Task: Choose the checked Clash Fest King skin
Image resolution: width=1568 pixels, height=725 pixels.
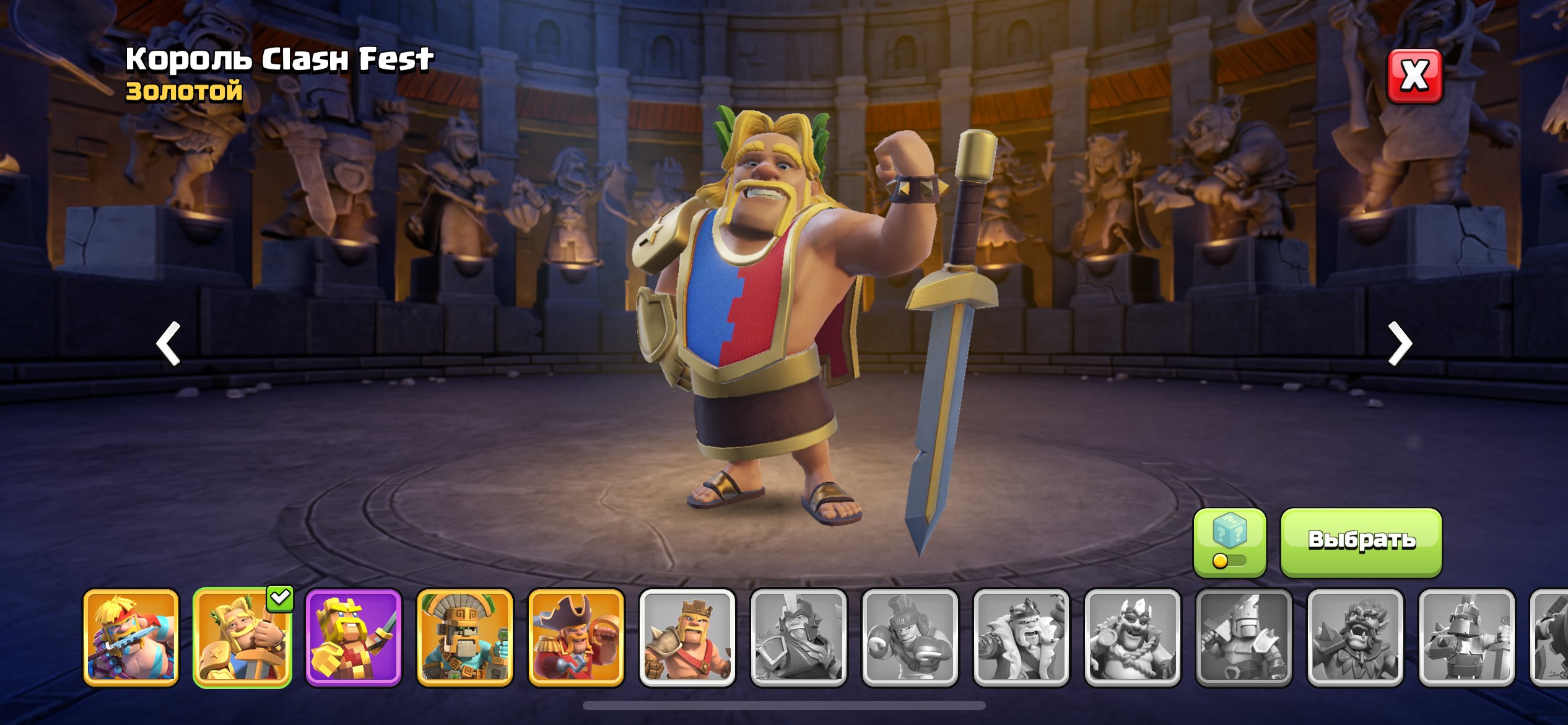Action: tap(242, 638)
